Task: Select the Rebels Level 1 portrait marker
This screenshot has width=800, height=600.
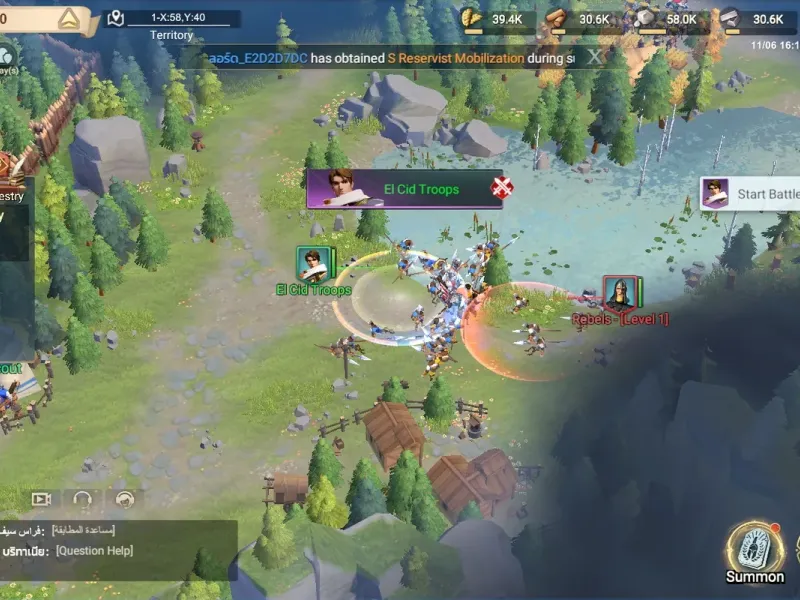Action: 619,293
